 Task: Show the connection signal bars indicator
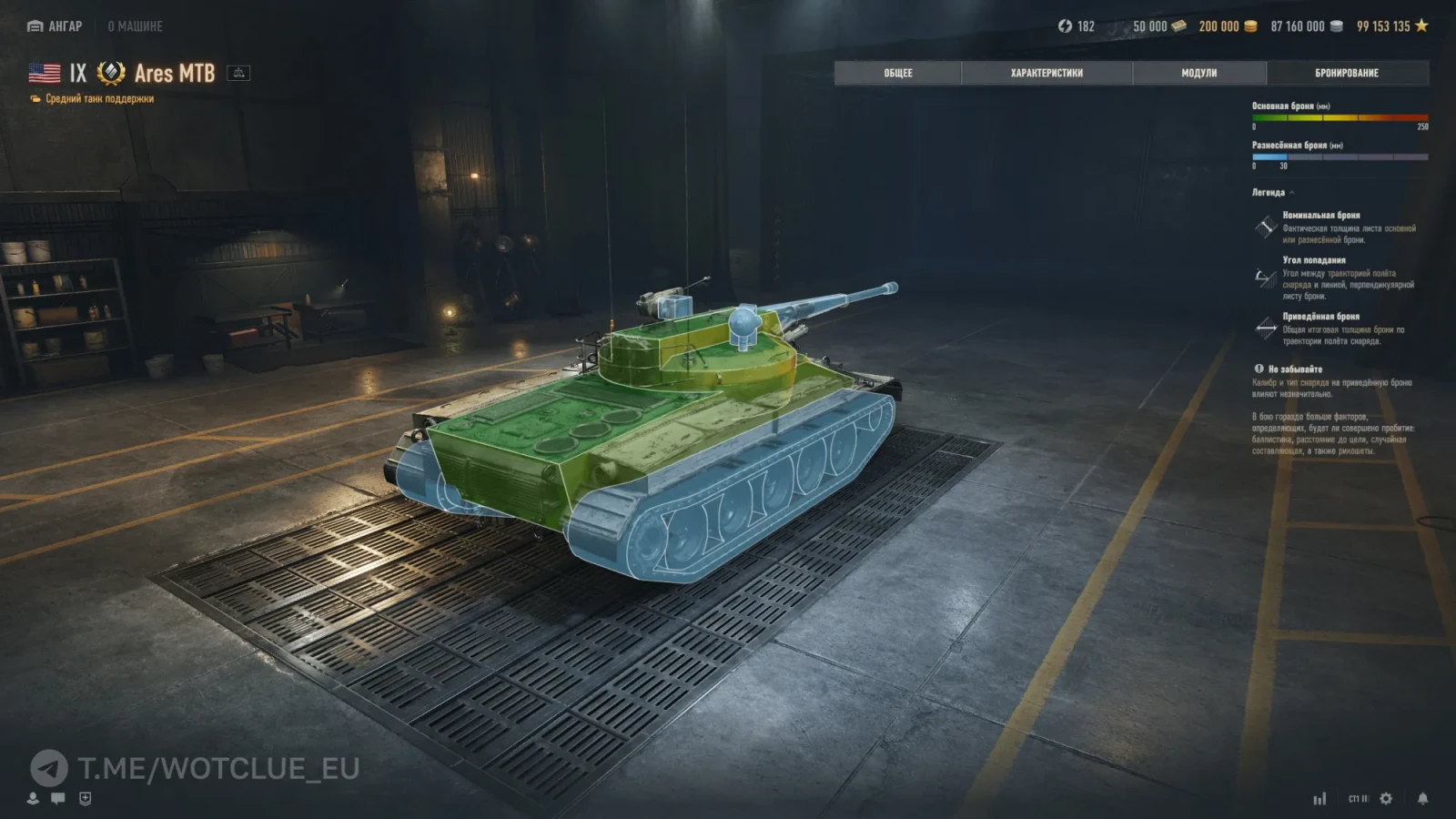point(1319,798)
